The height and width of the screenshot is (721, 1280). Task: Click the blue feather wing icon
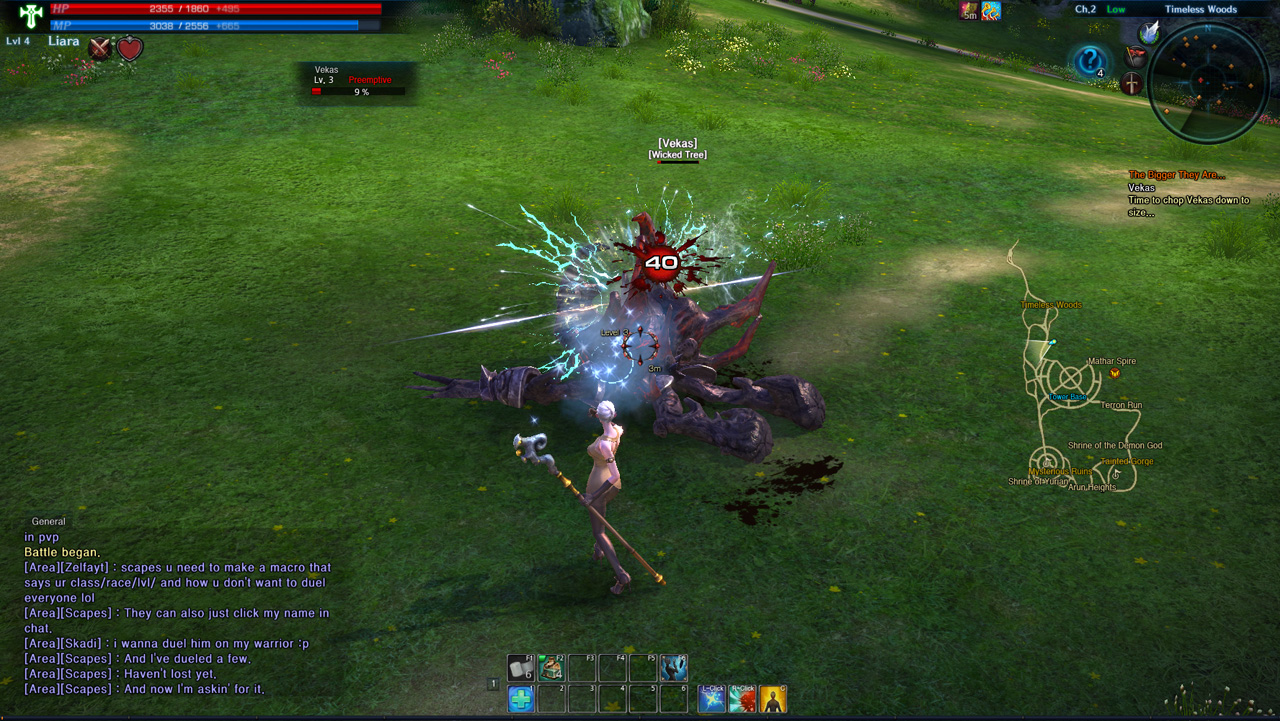click(1149, 33)
